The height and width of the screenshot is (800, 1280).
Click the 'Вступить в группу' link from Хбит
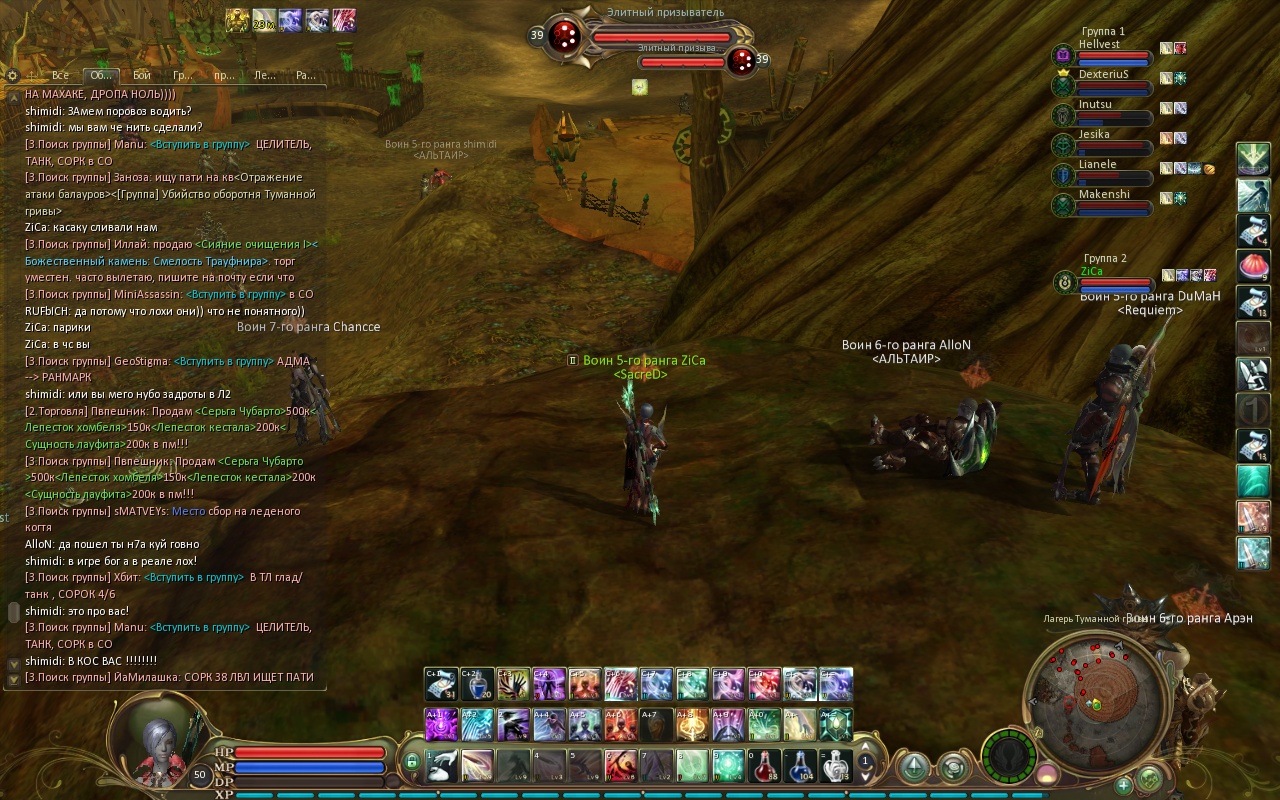(x=194, y=578)
